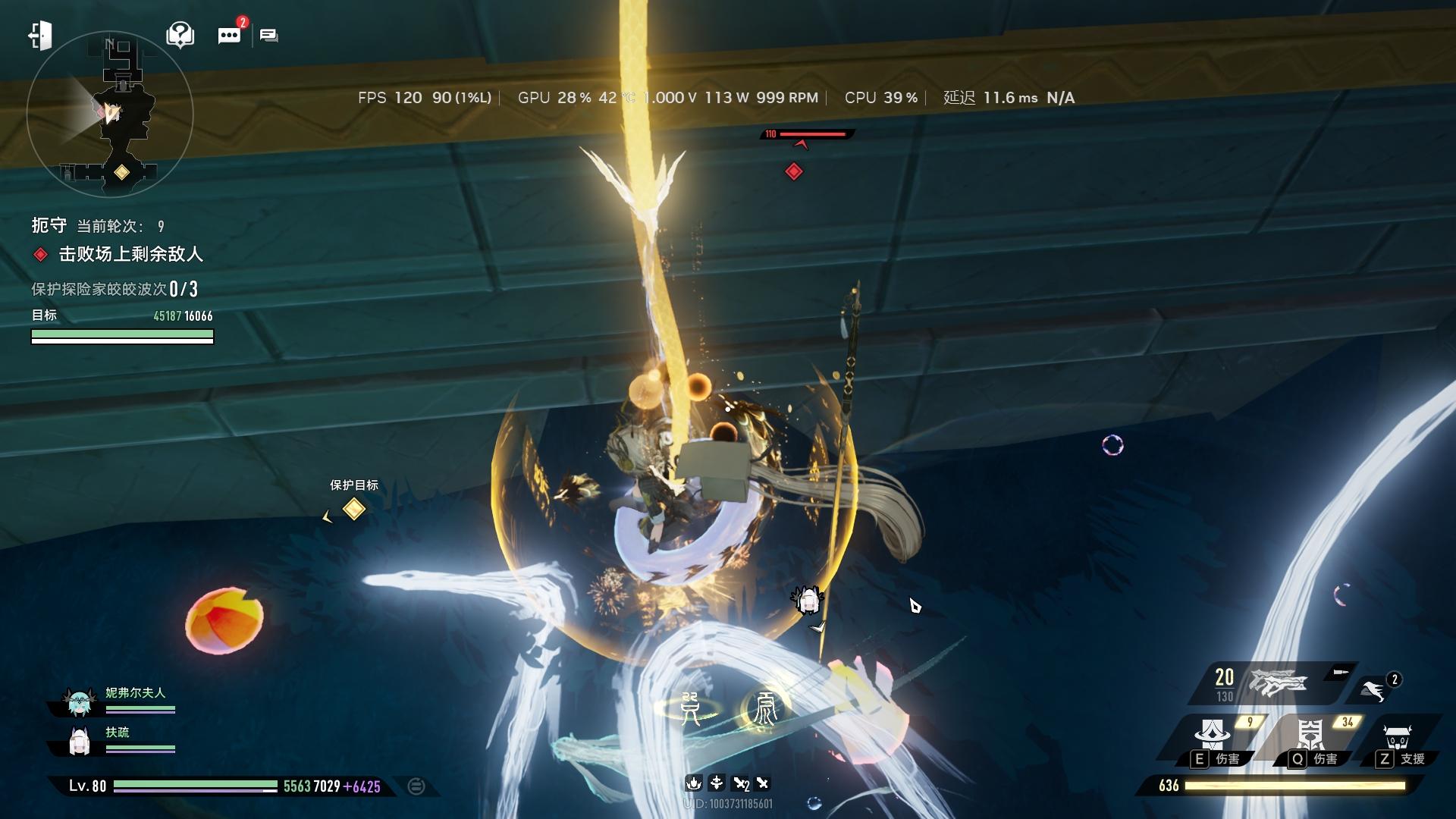Open the question-mark guide book

pyautogui.click(x=180, y=35)
